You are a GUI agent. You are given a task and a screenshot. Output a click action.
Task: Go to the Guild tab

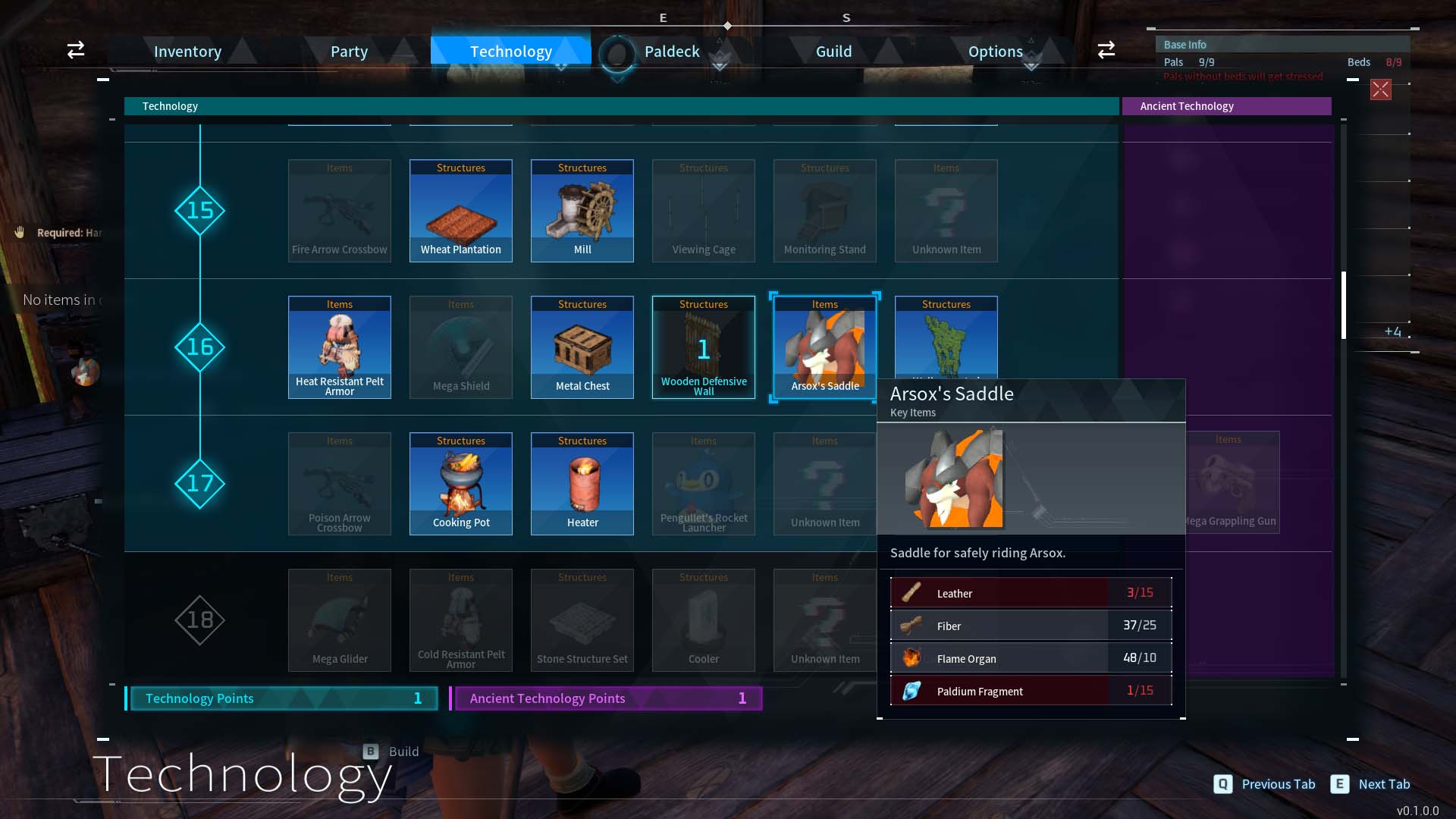(x=833, y=52)
